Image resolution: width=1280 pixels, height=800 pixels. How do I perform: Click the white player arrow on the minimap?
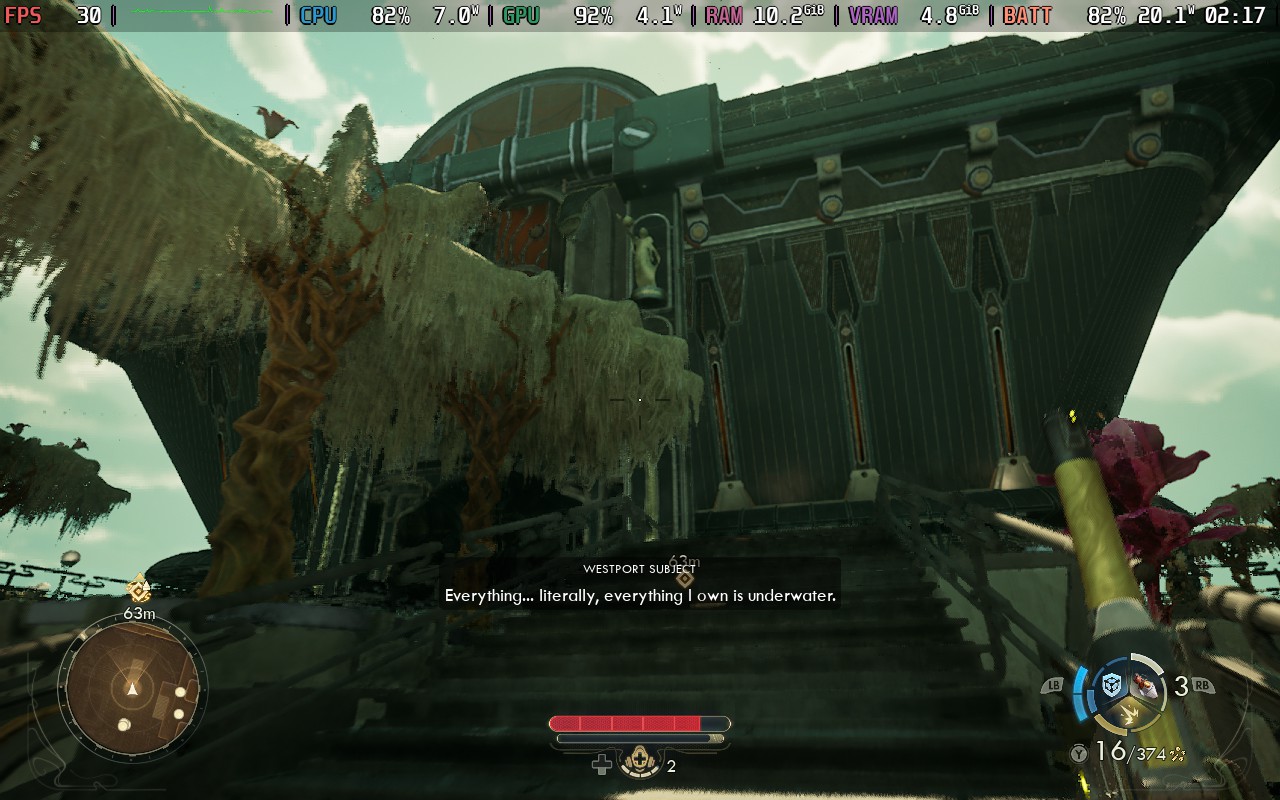pos(132,689)
